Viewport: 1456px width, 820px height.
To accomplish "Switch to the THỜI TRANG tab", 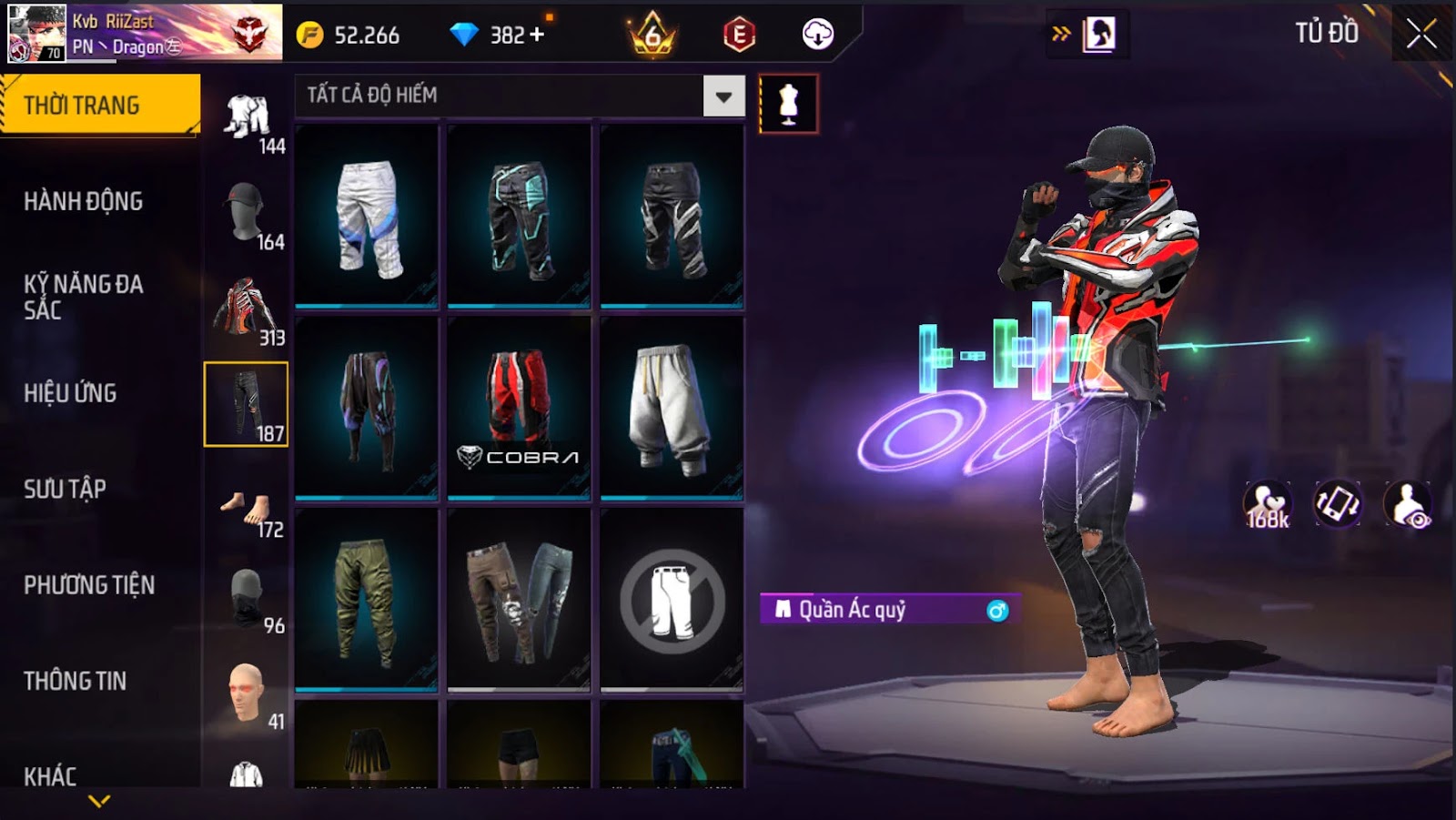I will (99, 106).
